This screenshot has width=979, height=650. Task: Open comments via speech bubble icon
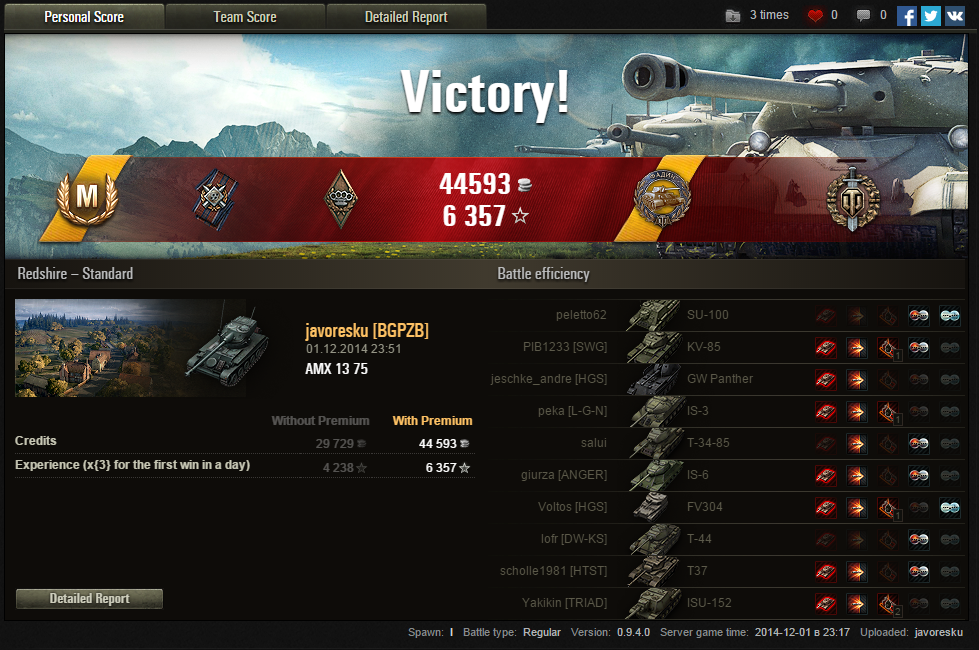point(864,16)
